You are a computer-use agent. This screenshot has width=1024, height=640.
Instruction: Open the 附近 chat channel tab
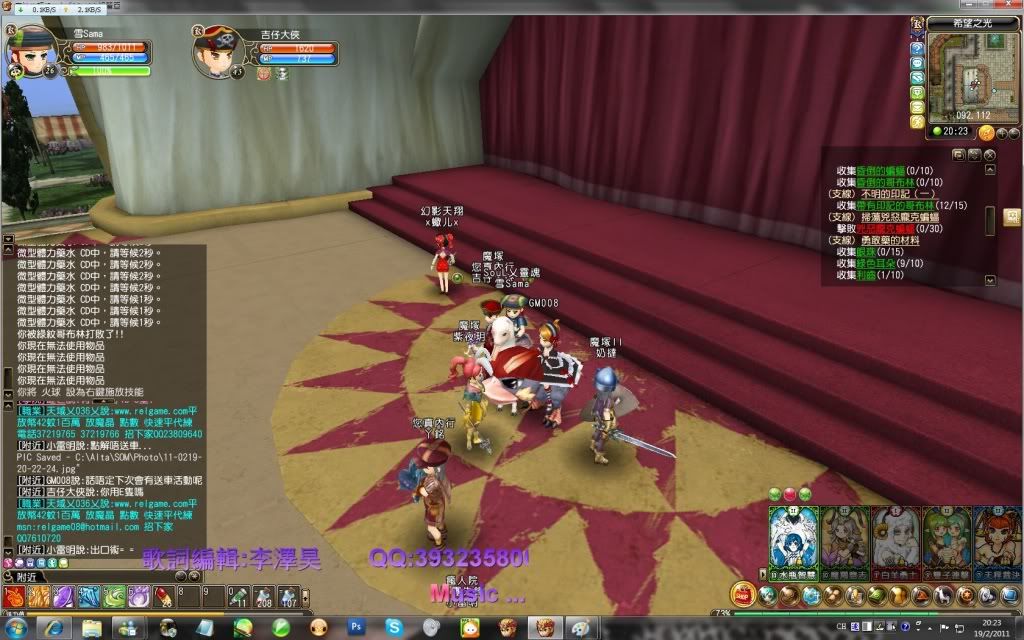(26, 577)
